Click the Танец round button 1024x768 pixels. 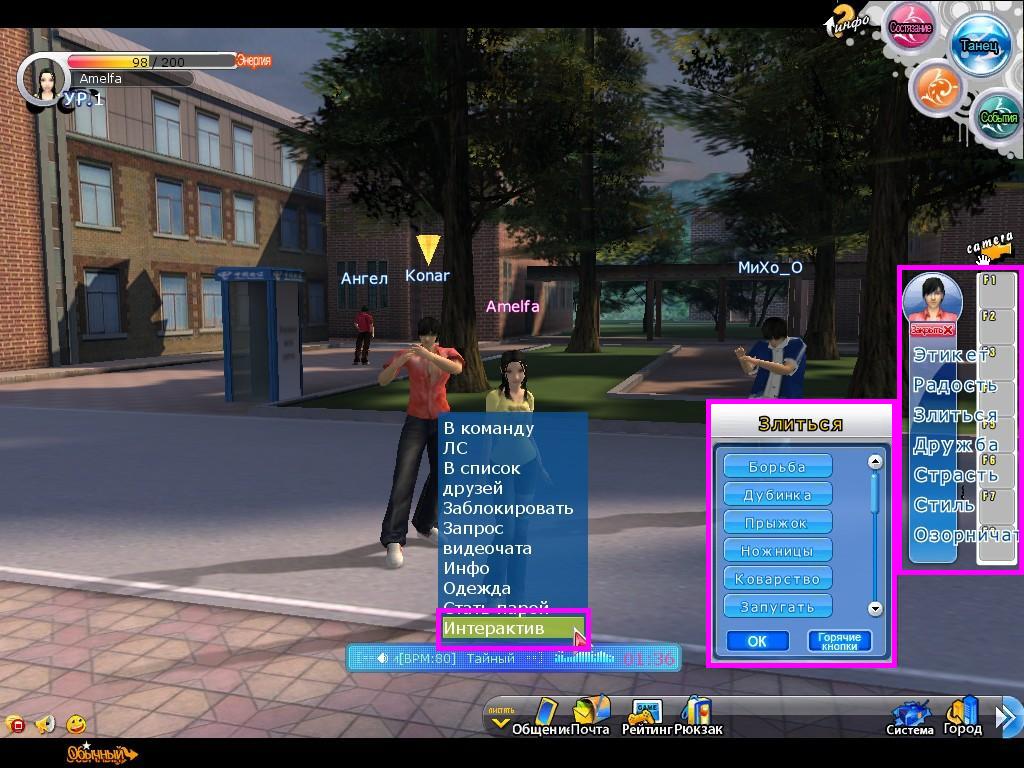[x=979, y=46]
